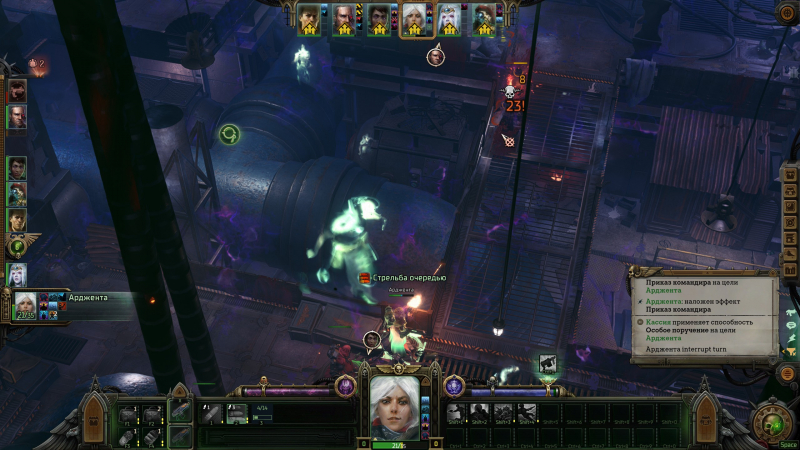Viewport: 800px width, 450px height.
Task: Choose the bald bearded party member portrait
Action: click(344, 19)
